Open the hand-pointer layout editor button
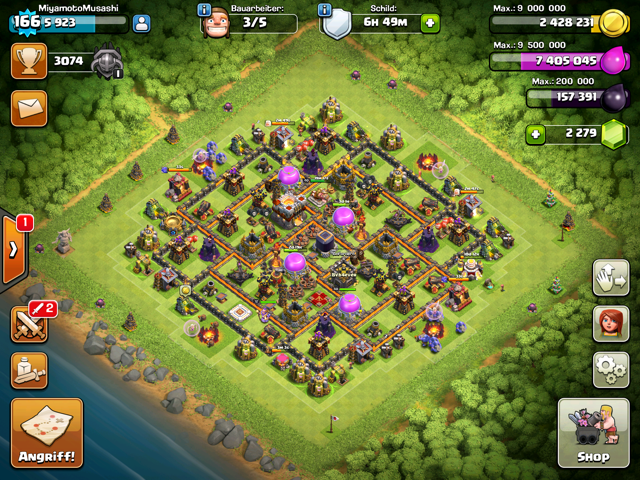 (609, 278)
